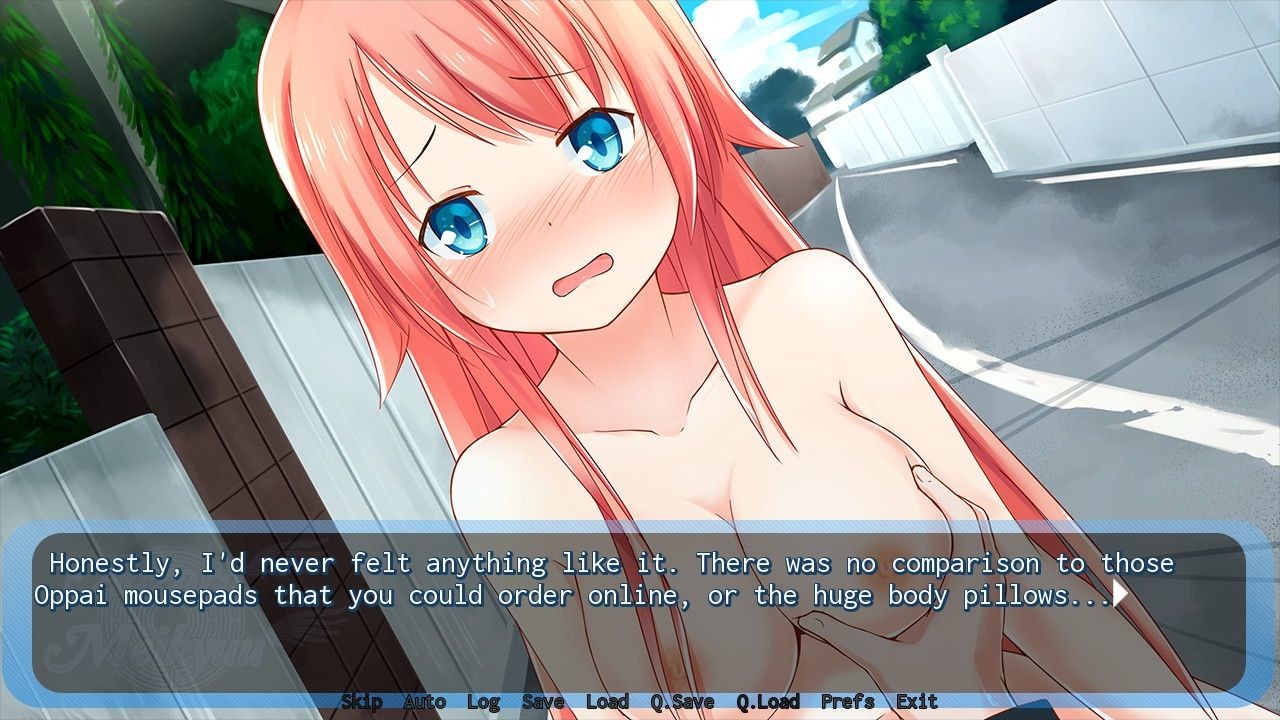Open the Prefs settings screen
This screenshot has height=720, width=1280.
tap(846, 702)
